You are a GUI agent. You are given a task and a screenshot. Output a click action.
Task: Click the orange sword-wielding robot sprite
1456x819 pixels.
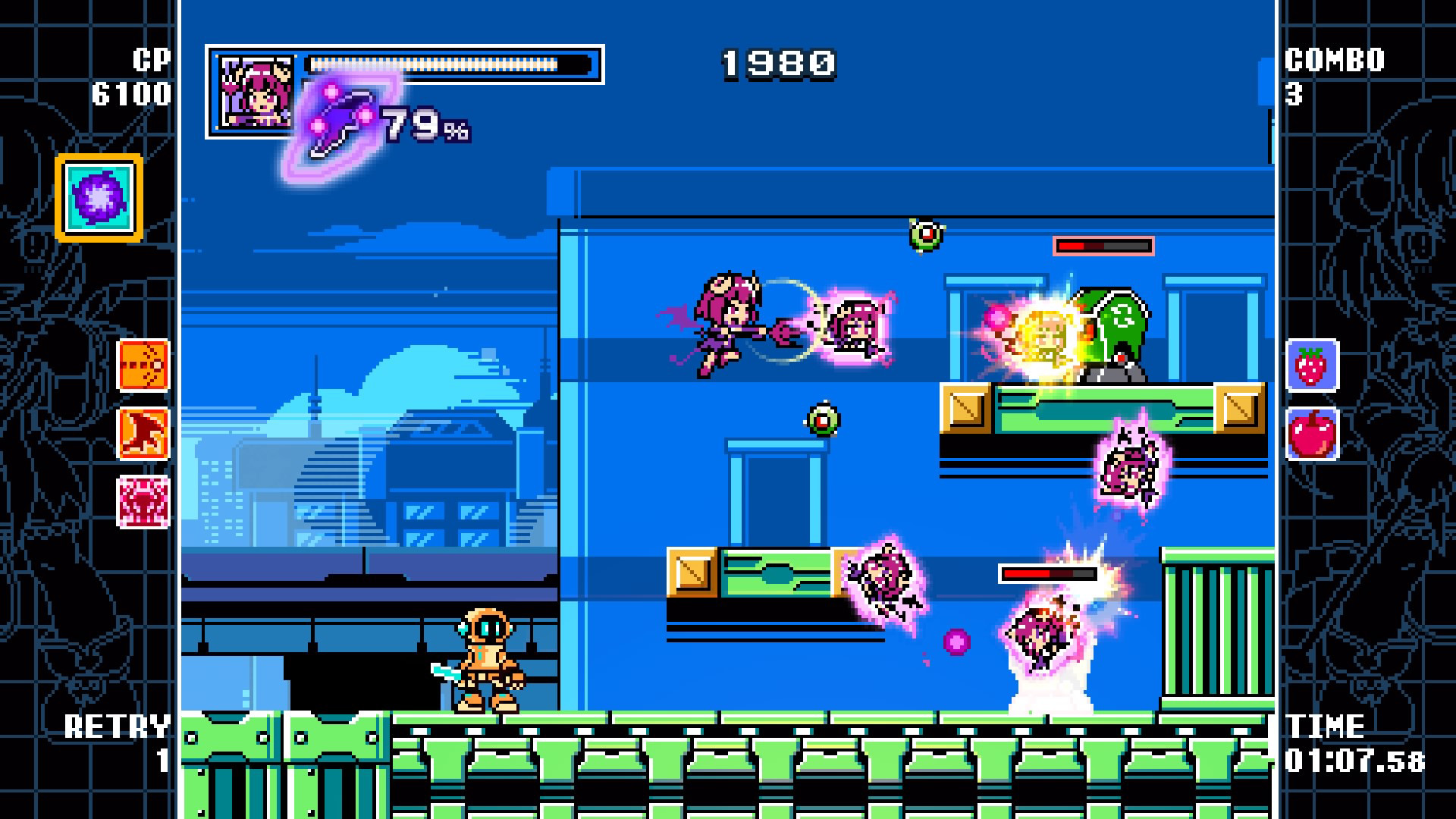click(489, 660)
